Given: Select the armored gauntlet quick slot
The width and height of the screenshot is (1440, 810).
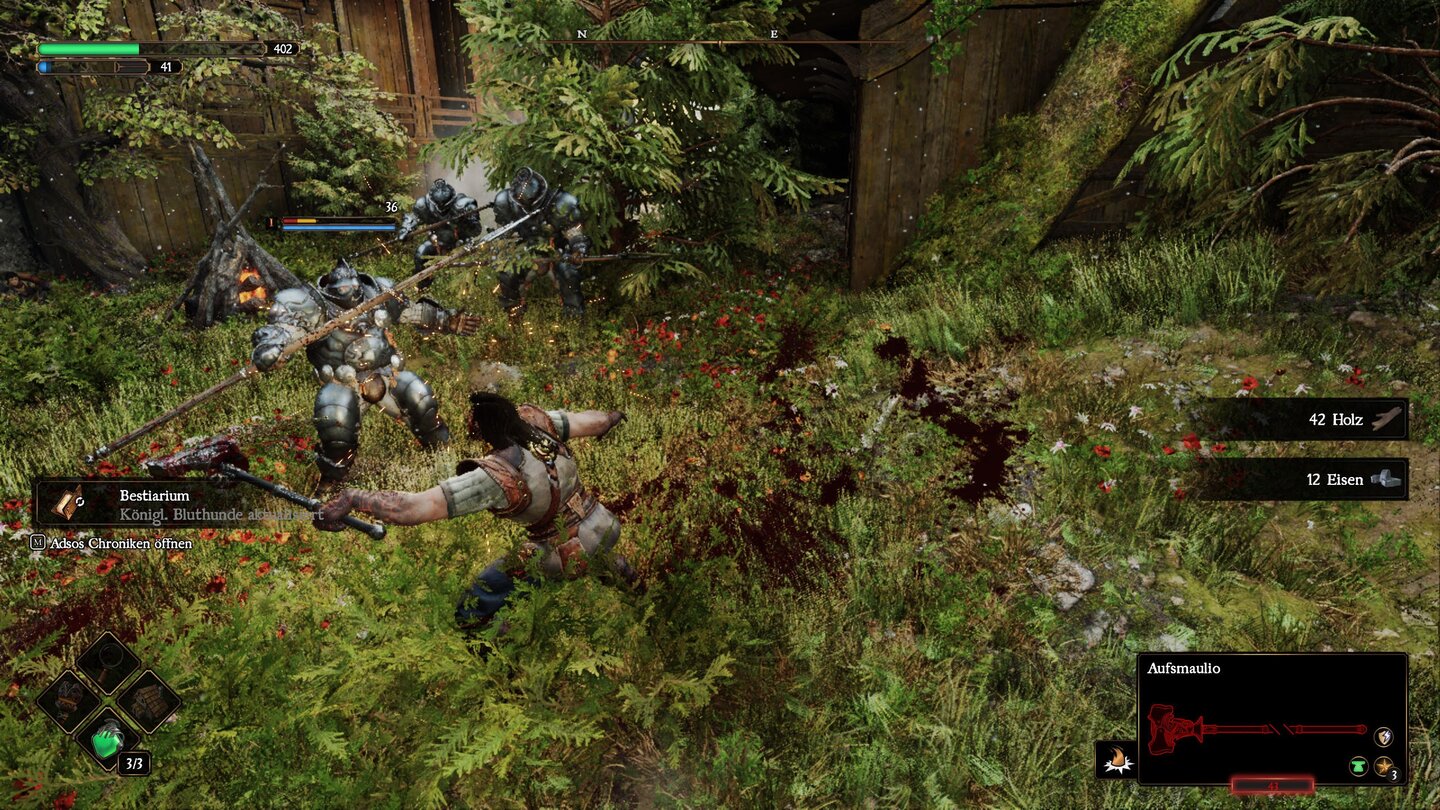Looking at the screenshot, I should 68,700.
